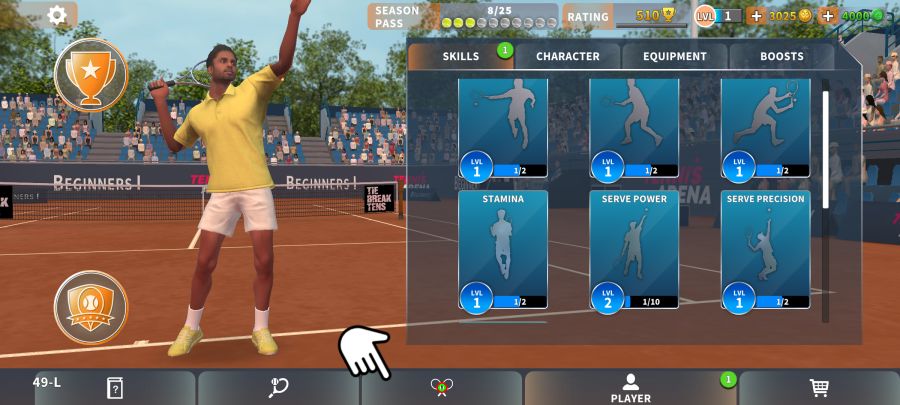Select the Player tab in bottom bar
Viewport: 900px width, 405px height.
tap(630, 388)
